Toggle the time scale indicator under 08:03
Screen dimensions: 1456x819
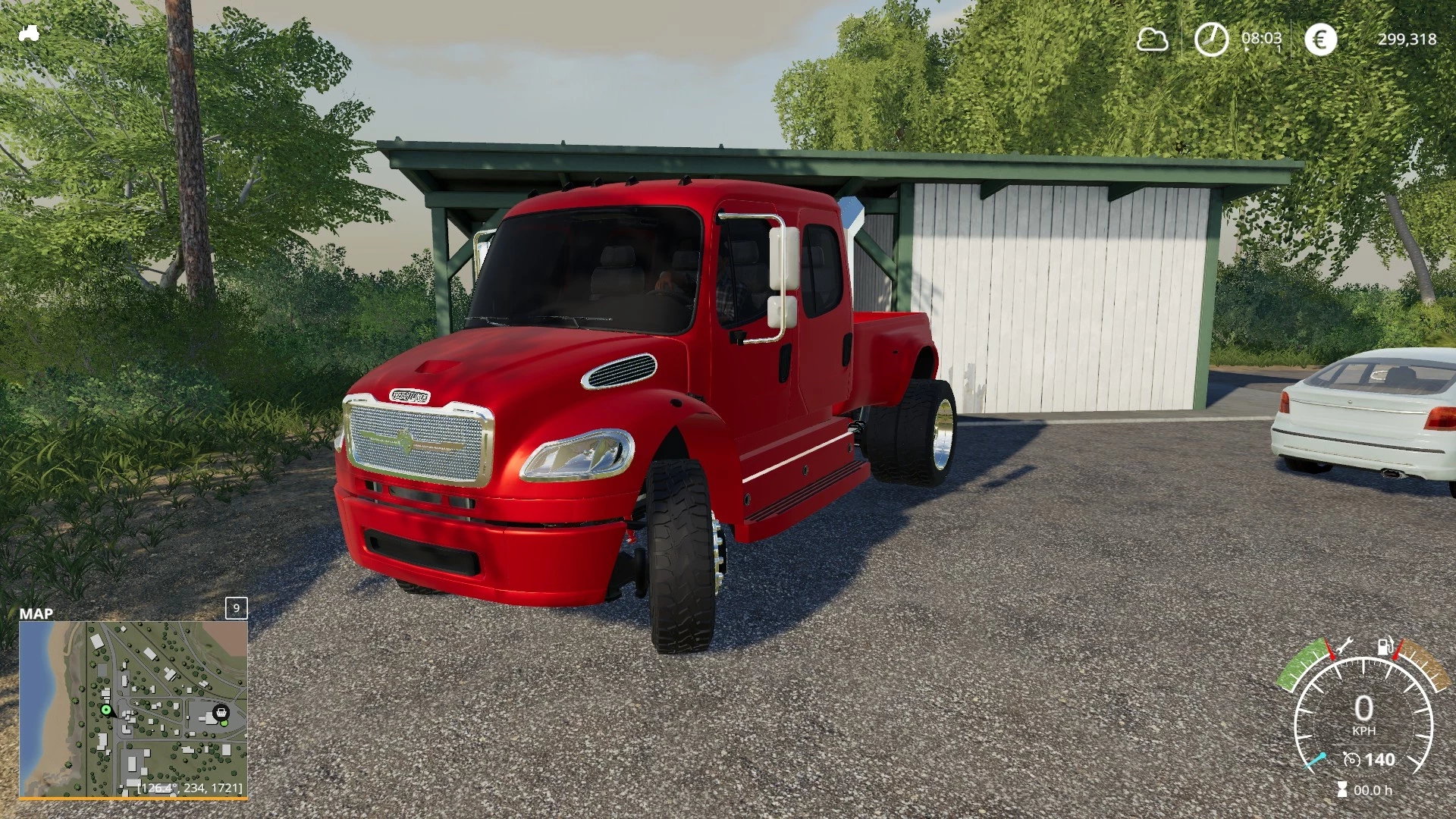coord(1279,48)
